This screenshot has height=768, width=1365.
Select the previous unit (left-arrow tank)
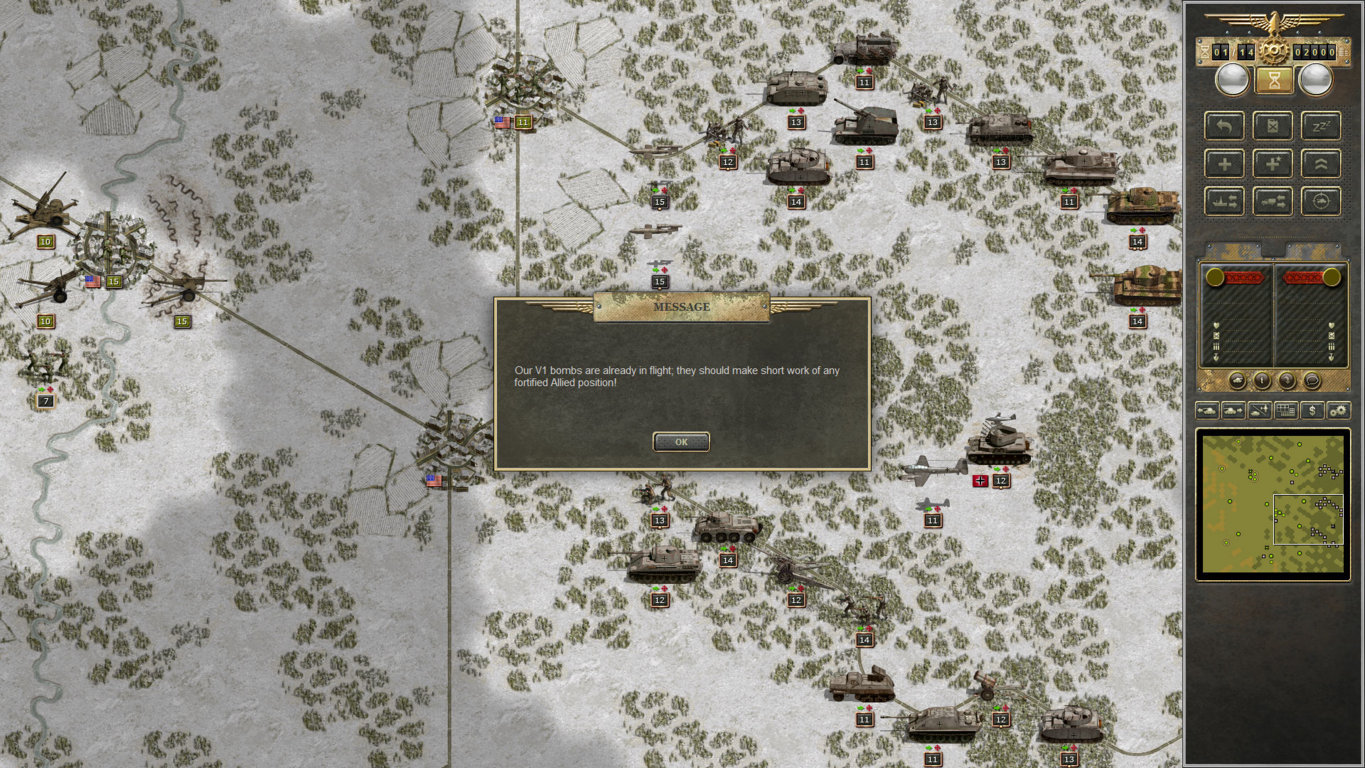point(1207,410)
